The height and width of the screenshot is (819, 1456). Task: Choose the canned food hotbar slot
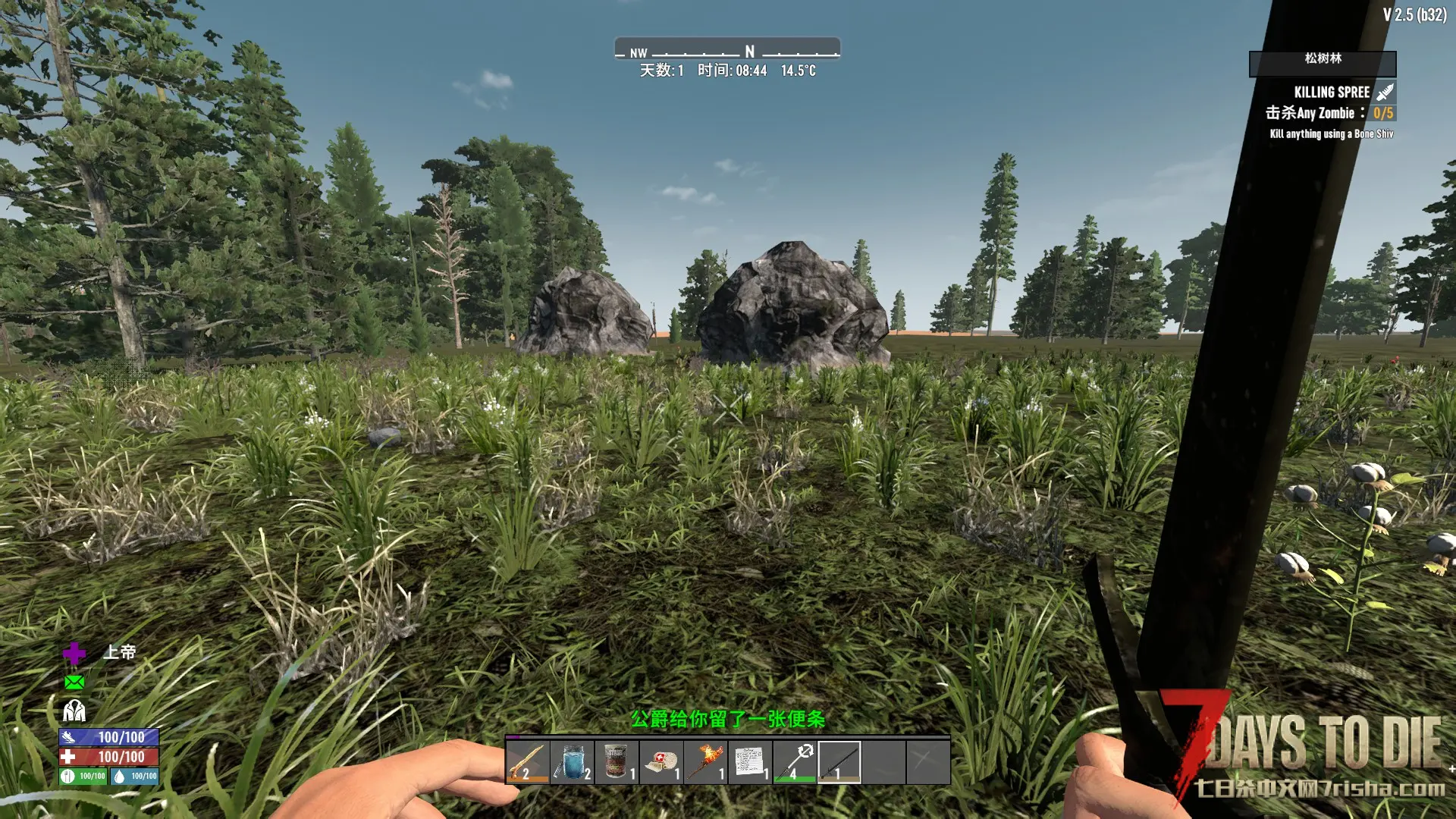point(616,761)
